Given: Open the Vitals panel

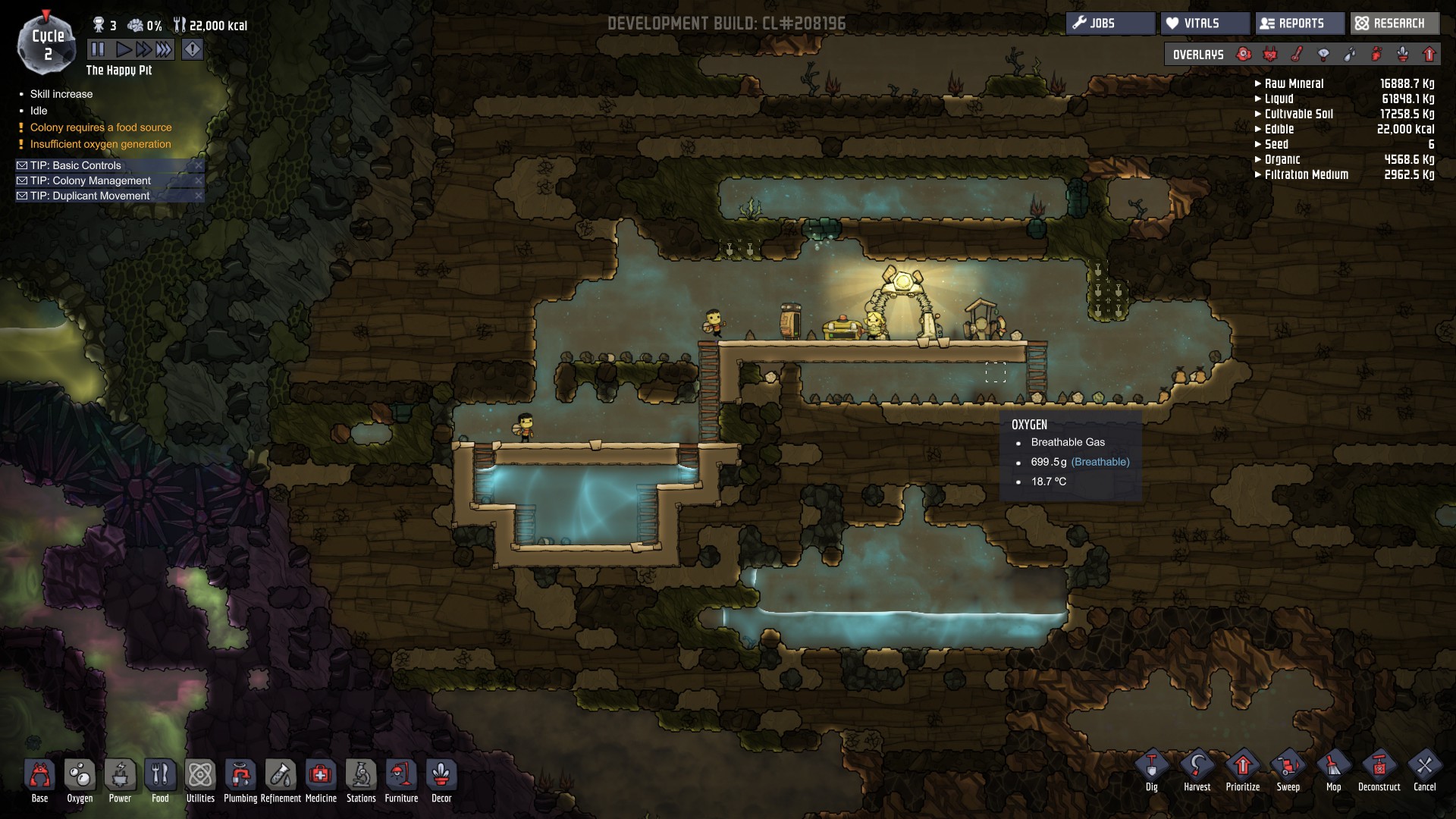Looking at the screenshot, I should point(1204,24).
